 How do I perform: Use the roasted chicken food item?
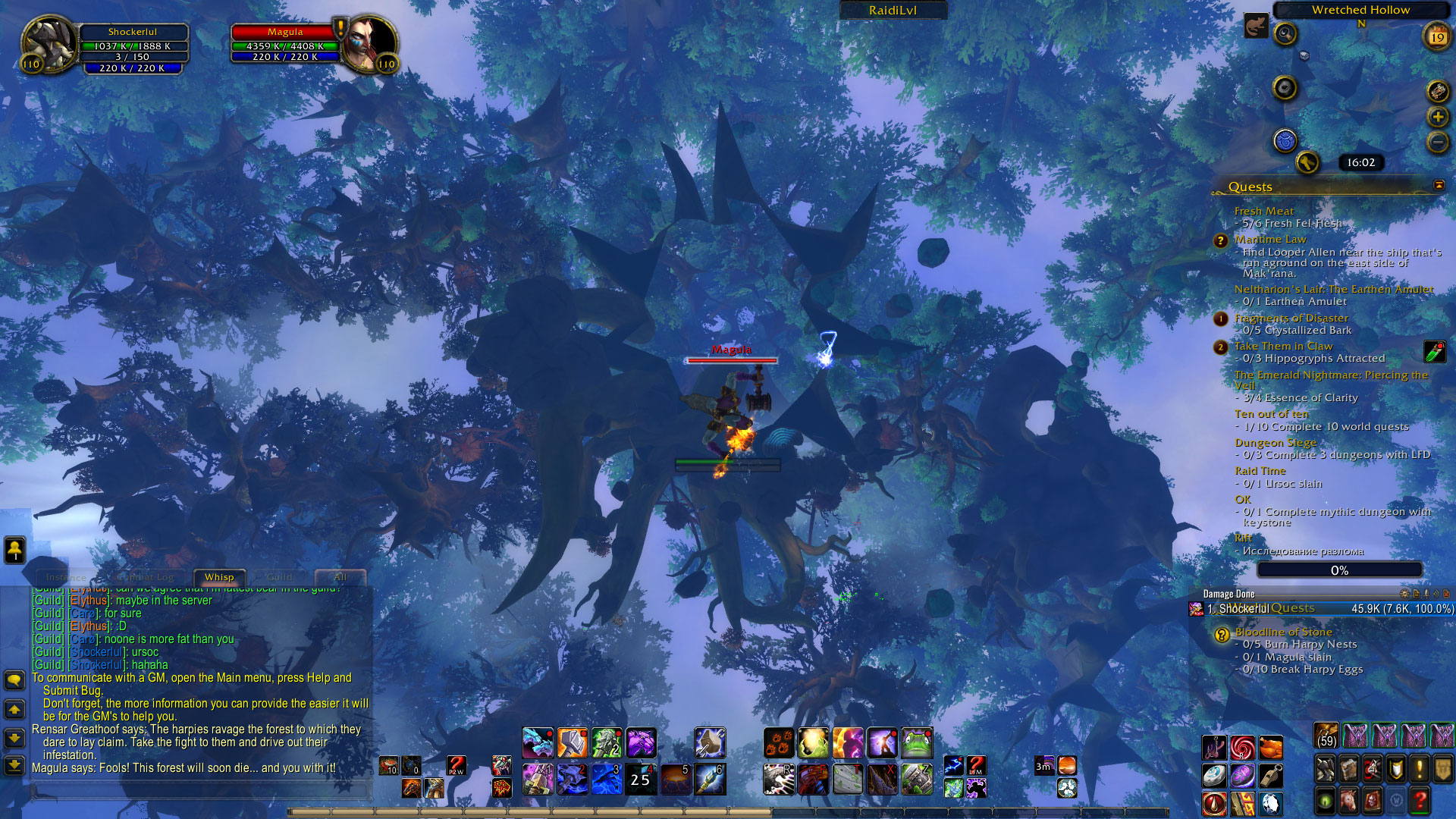(1271, 748)
